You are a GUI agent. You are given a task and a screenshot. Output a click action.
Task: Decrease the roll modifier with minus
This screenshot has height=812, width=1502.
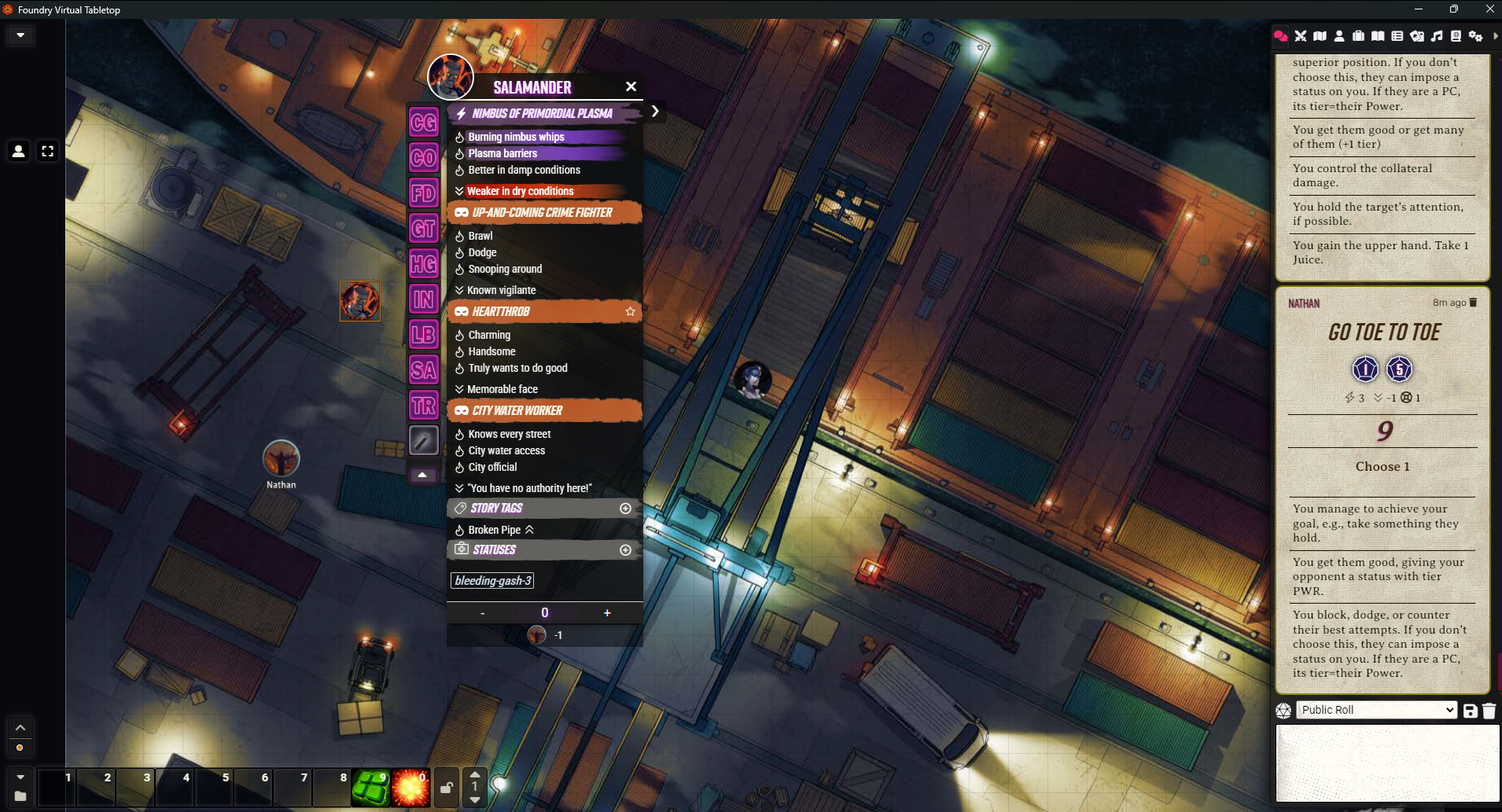coord(482,613)
